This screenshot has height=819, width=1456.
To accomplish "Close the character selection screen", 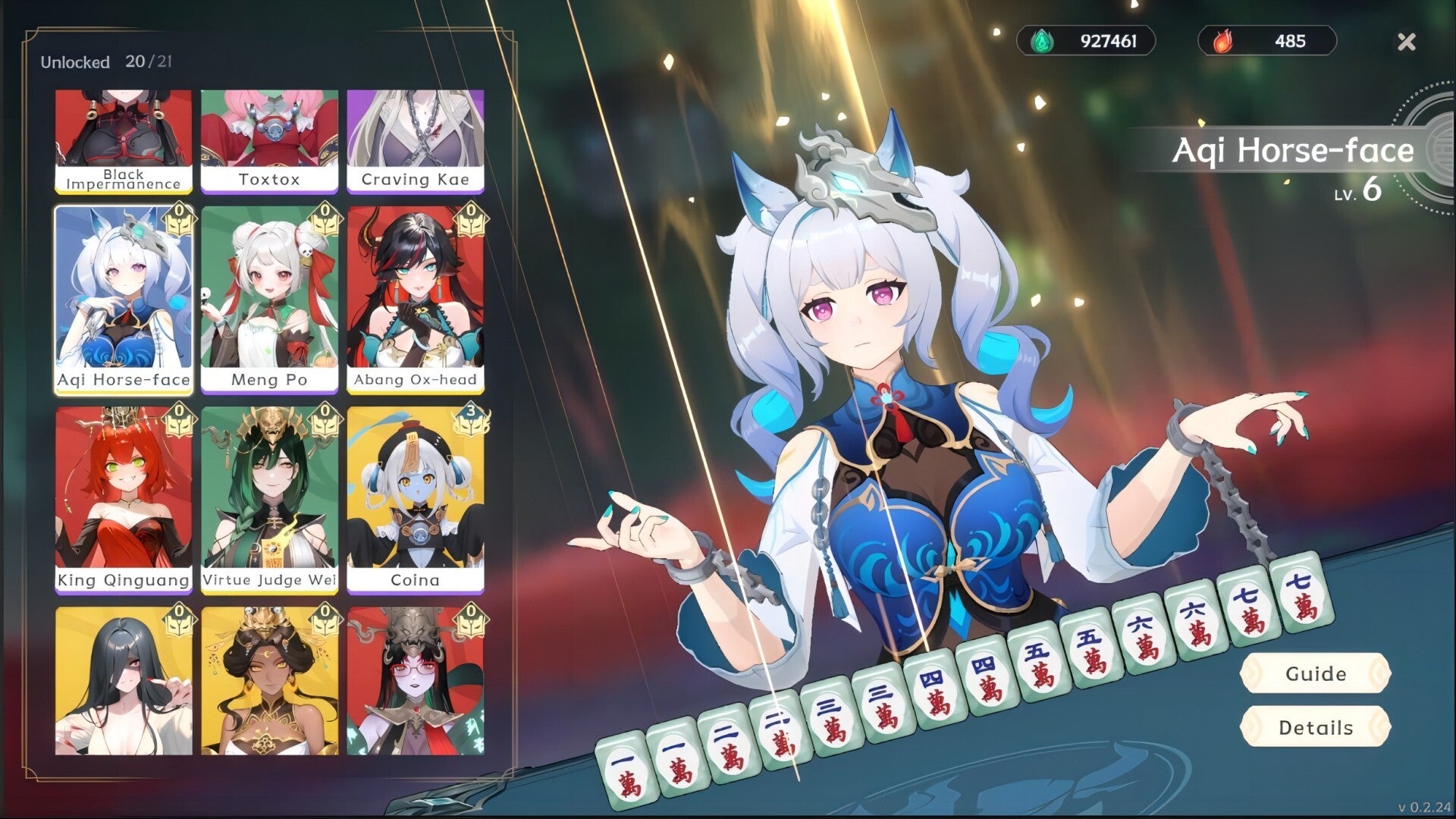I will [1406, 42].
